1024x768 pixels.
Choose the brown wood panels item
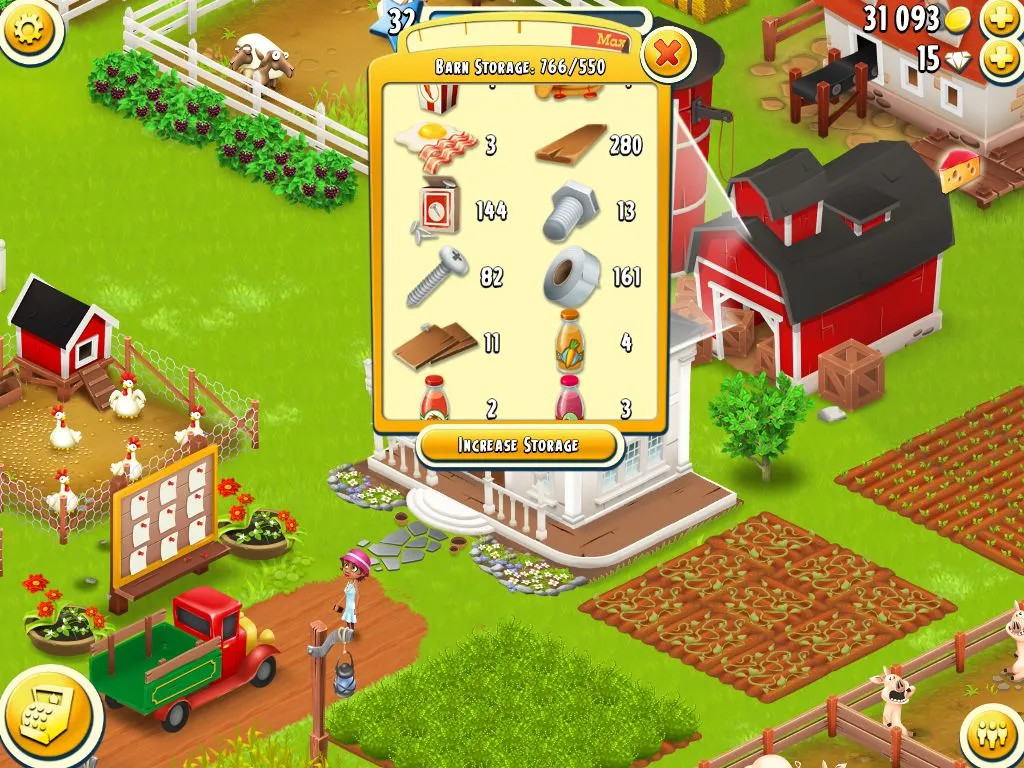(435, 343)
